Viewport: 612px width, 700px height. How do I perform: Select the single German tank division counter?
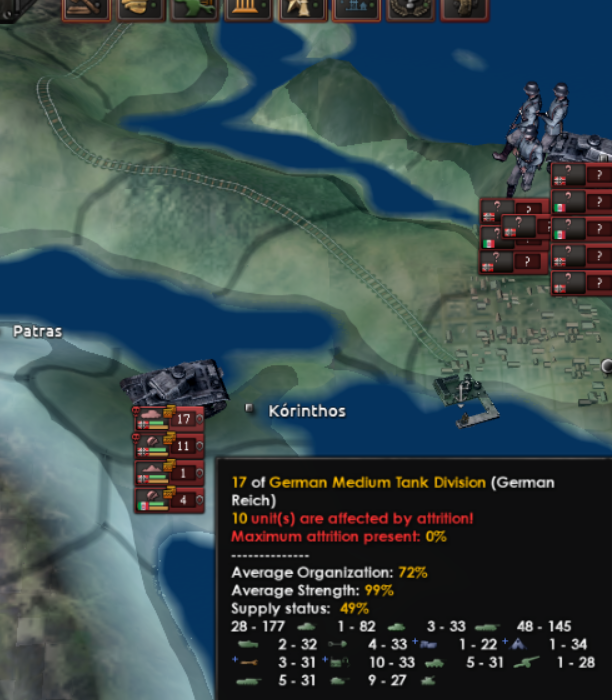pos(170,473)
